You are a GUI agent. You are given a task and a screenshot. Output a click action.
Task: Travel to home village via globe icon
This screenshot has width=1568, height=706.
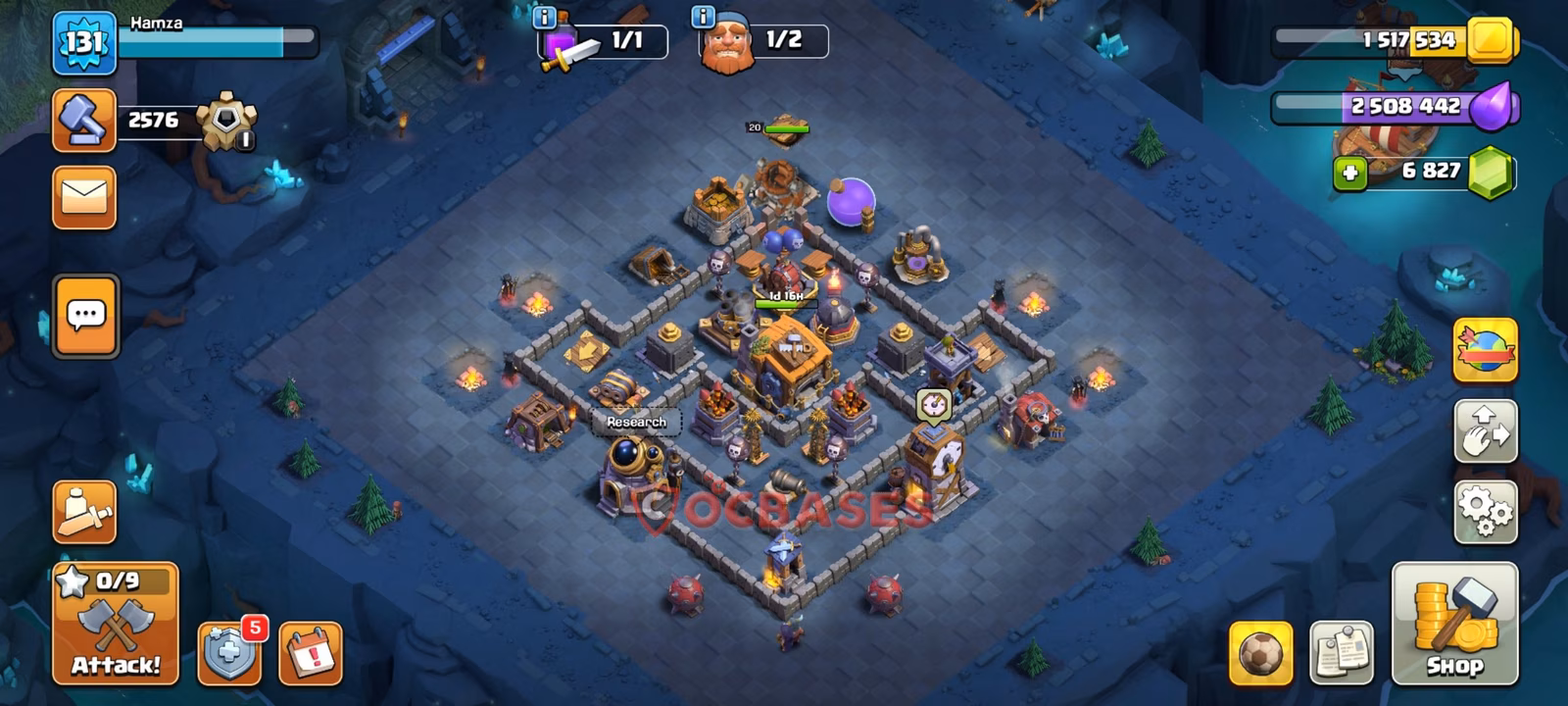(x=1486, y=350)
